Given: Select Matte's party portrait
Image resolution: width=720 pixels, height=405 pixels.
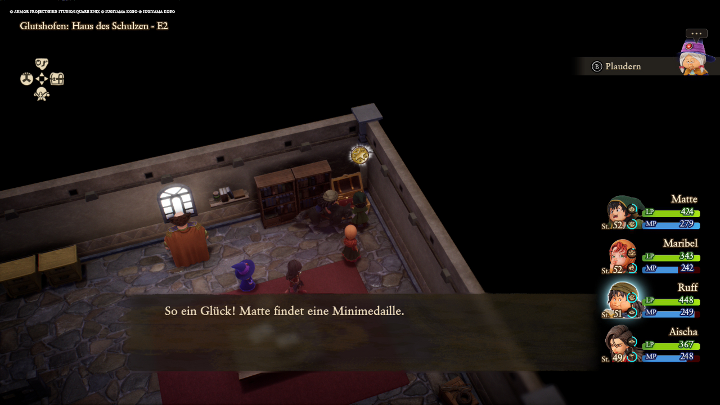Looking at the screenshot, I should 621,212.
